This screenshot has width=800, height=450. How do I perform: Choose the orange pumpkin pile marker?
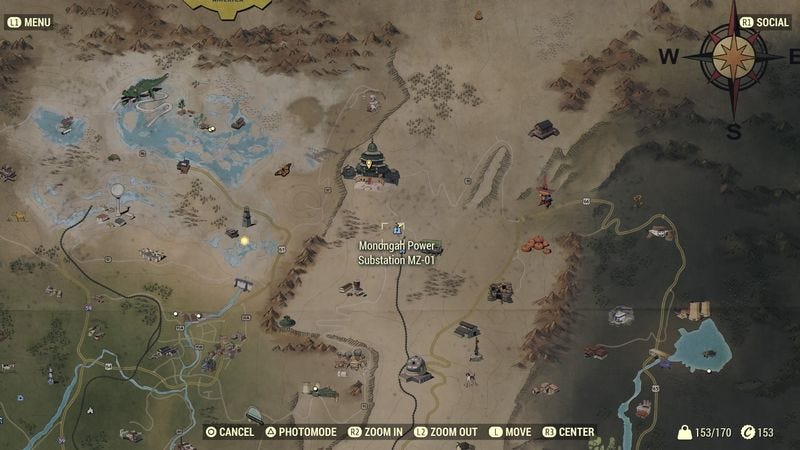[x=536, y=244]
